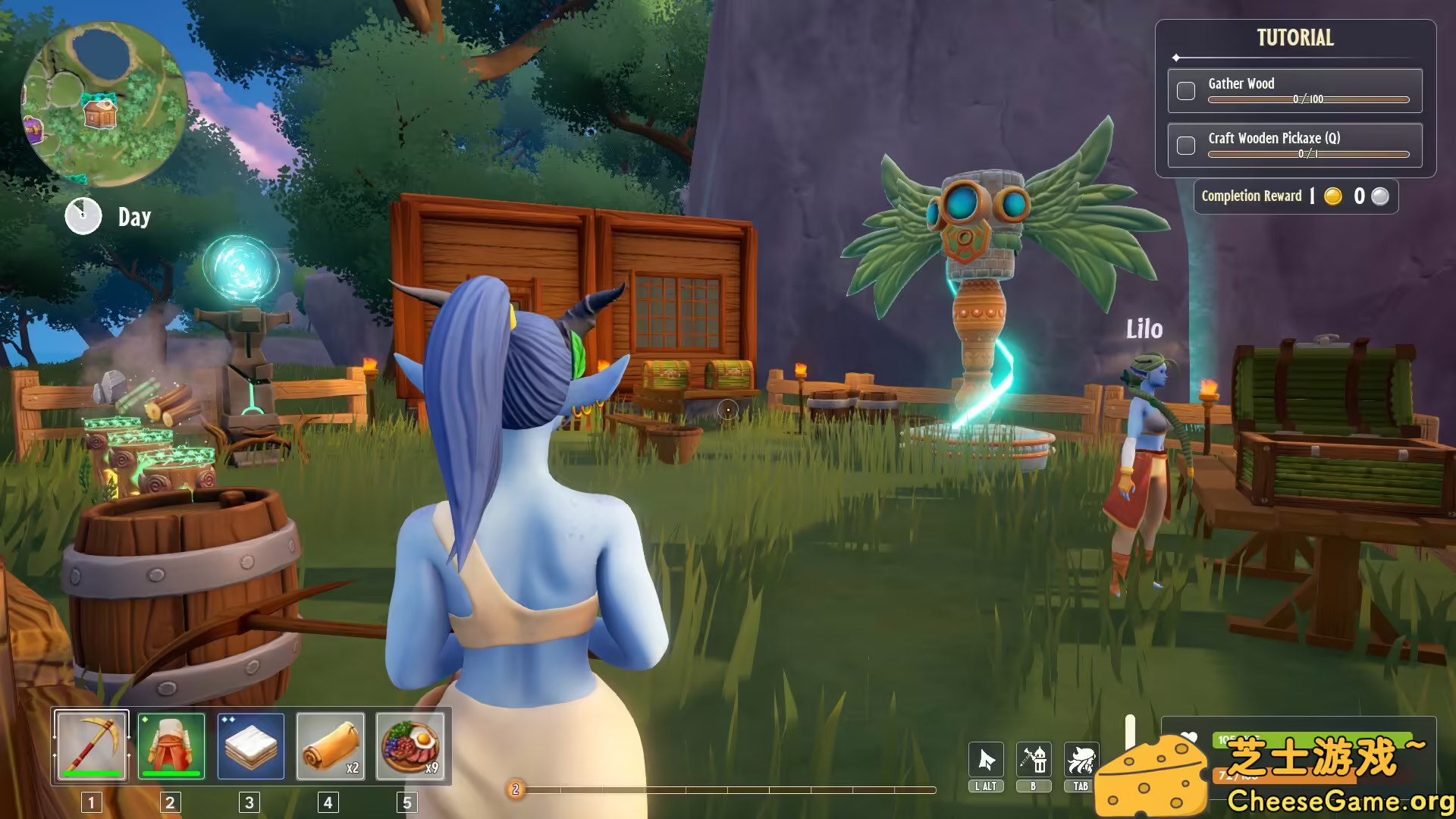Screen dimensions: 1456x819
Task: Click the Tutorial panel header
Action: (x=1295, y=38)
